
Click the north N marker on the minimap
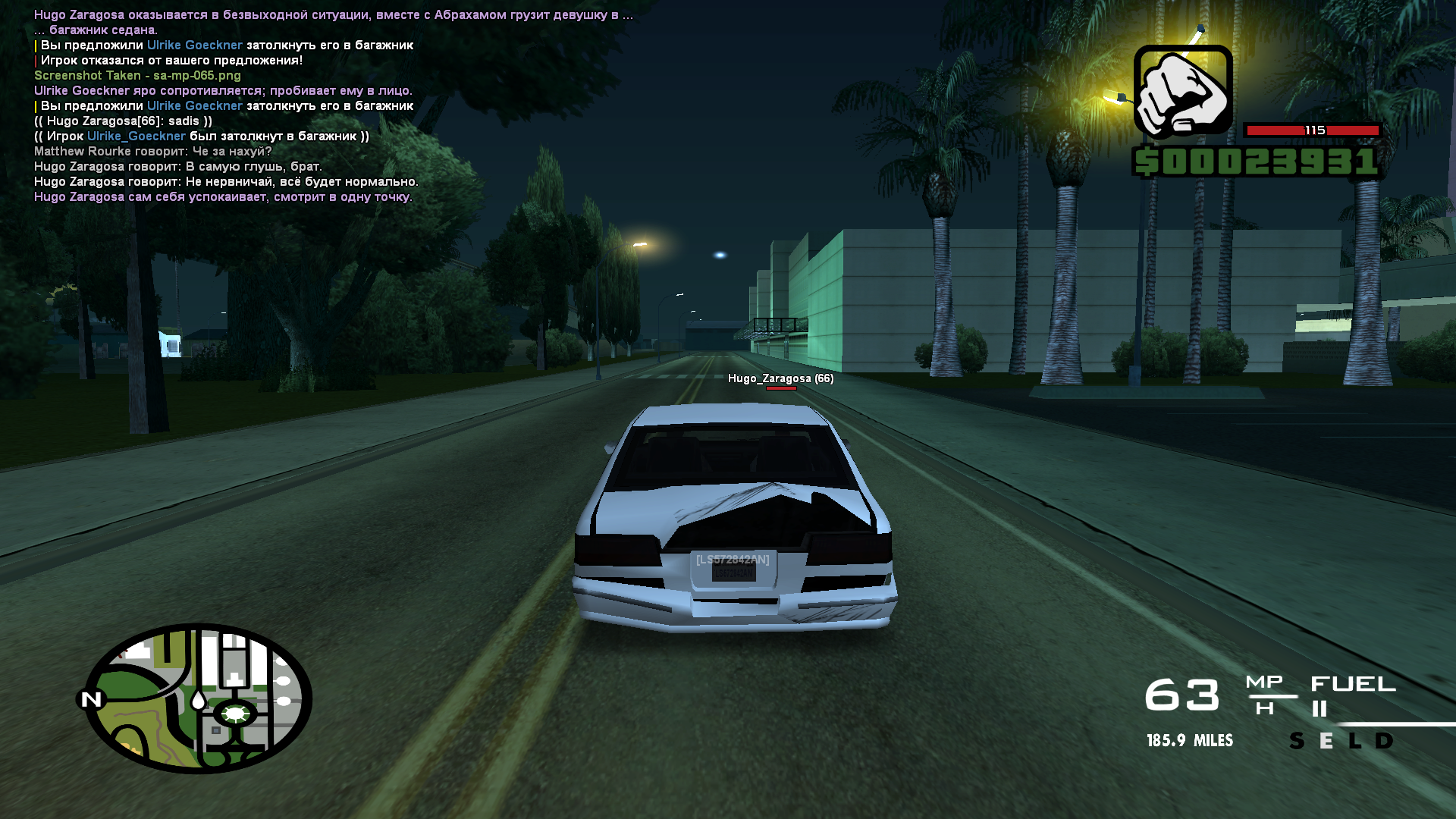click(x=91, y=699)
